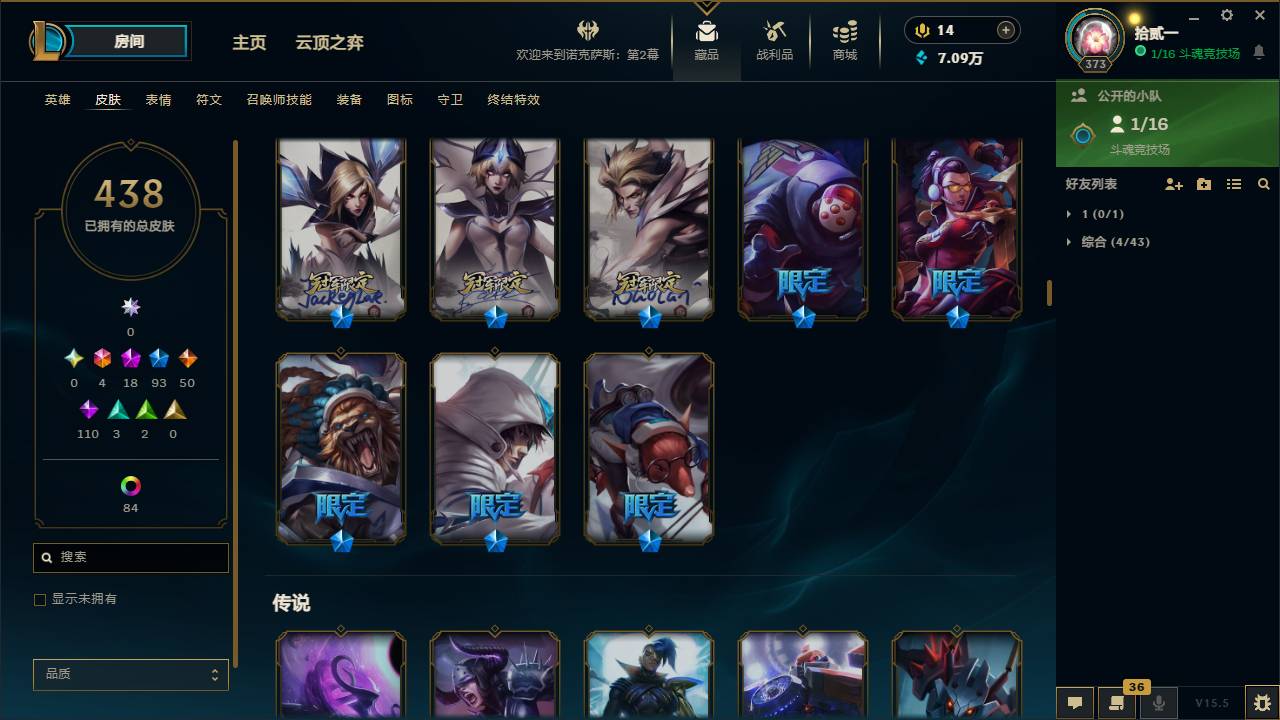1280x720 pixels.
Task: Open the 品质 quality dropdown
Action: pos(130,674)
